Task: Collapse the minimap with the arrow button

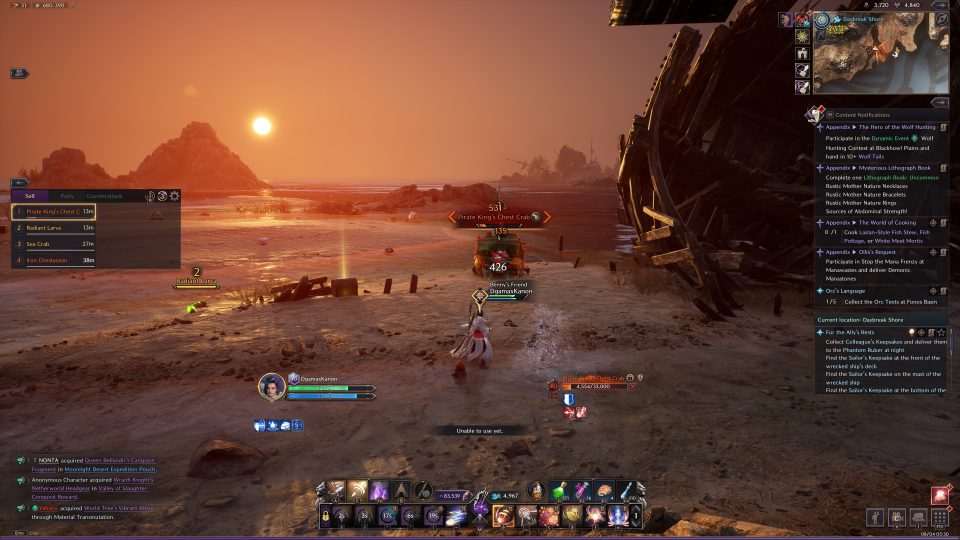Action: click(x=940, y=5)
